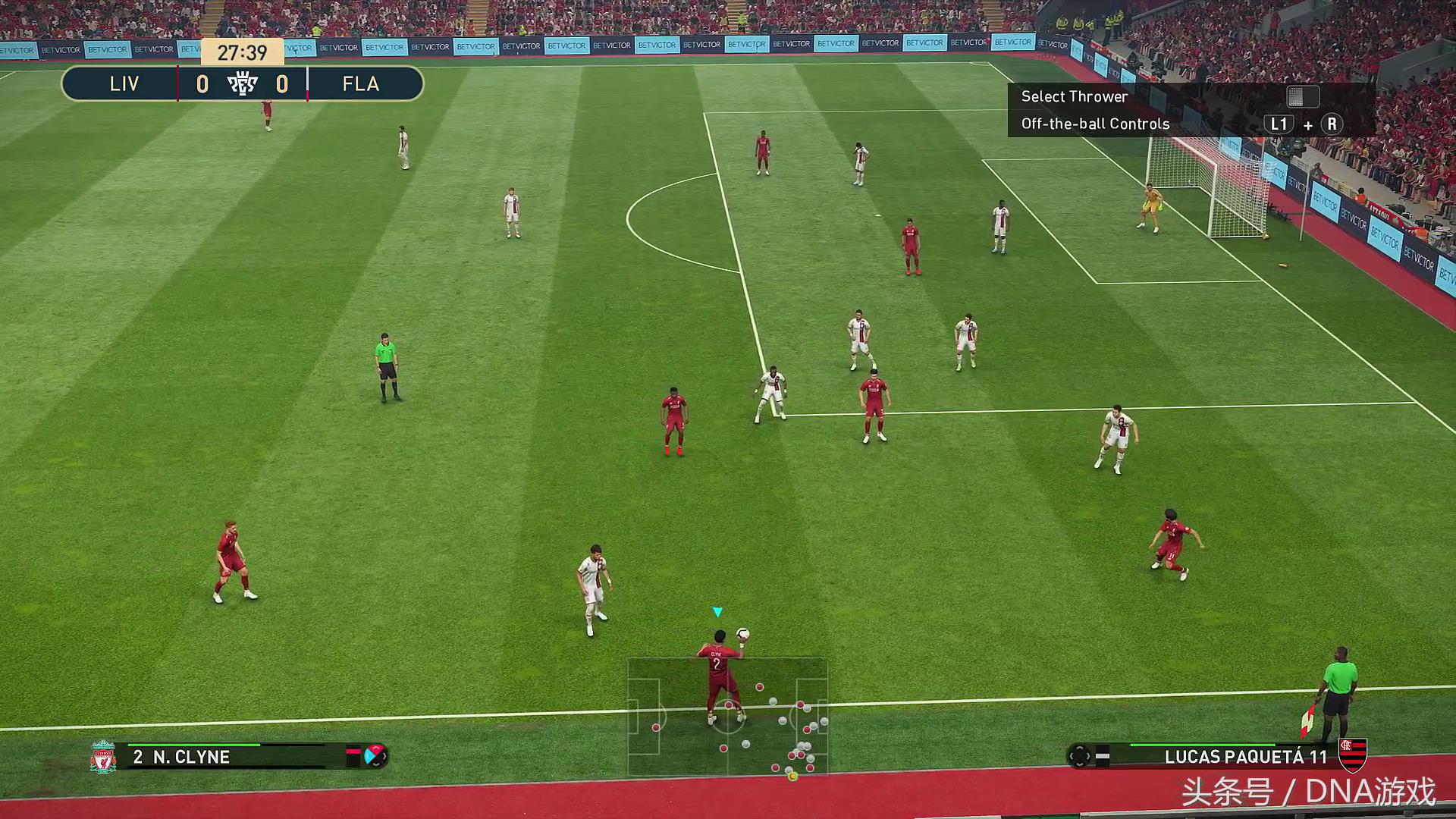Click the round red-and-blue icon beside Clyne's name
1456x819 pixels.
click(375, 756)
